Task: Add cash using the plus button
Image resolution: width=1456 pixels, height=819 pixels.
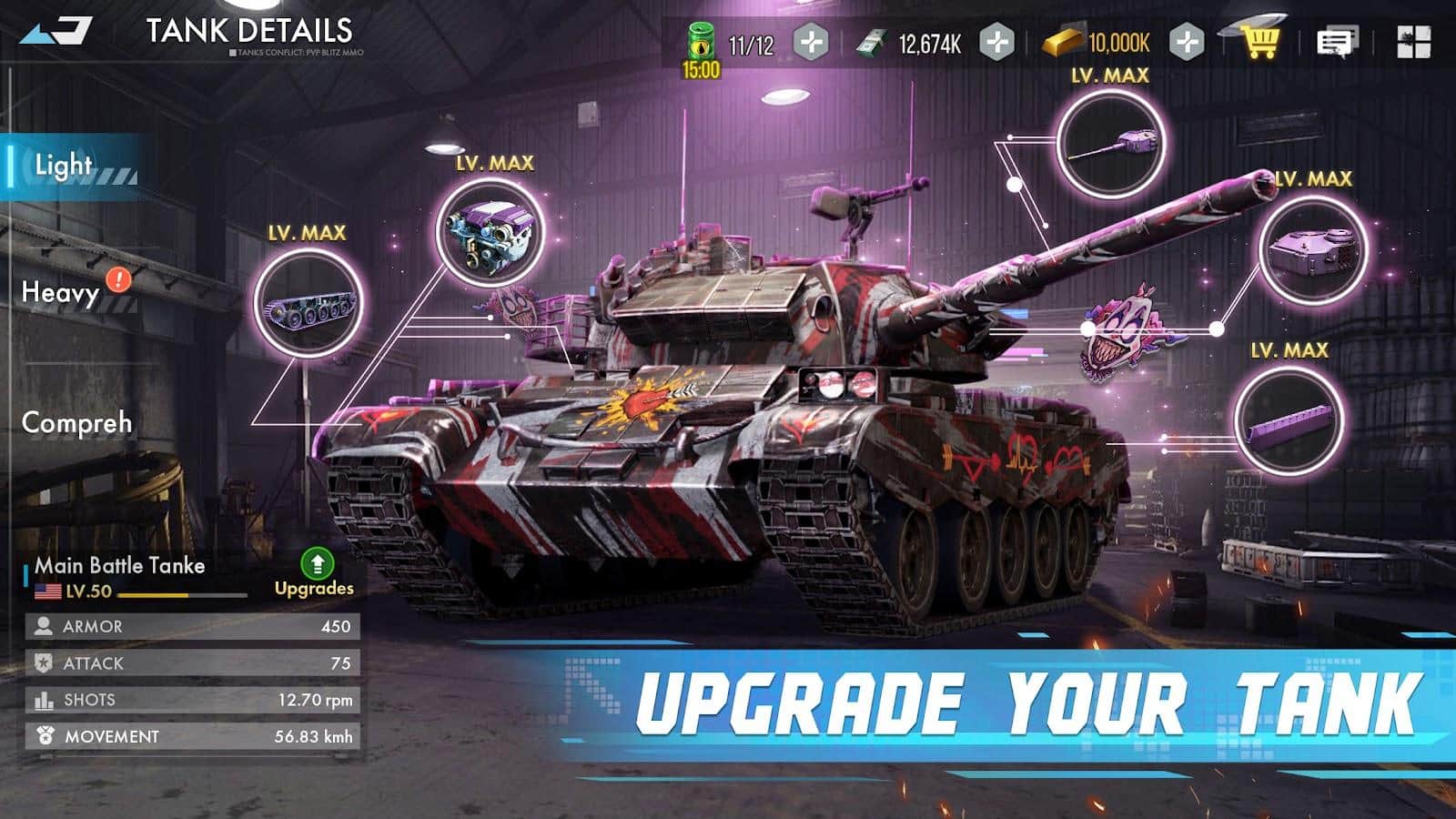Action: click(x=997, y=42)
